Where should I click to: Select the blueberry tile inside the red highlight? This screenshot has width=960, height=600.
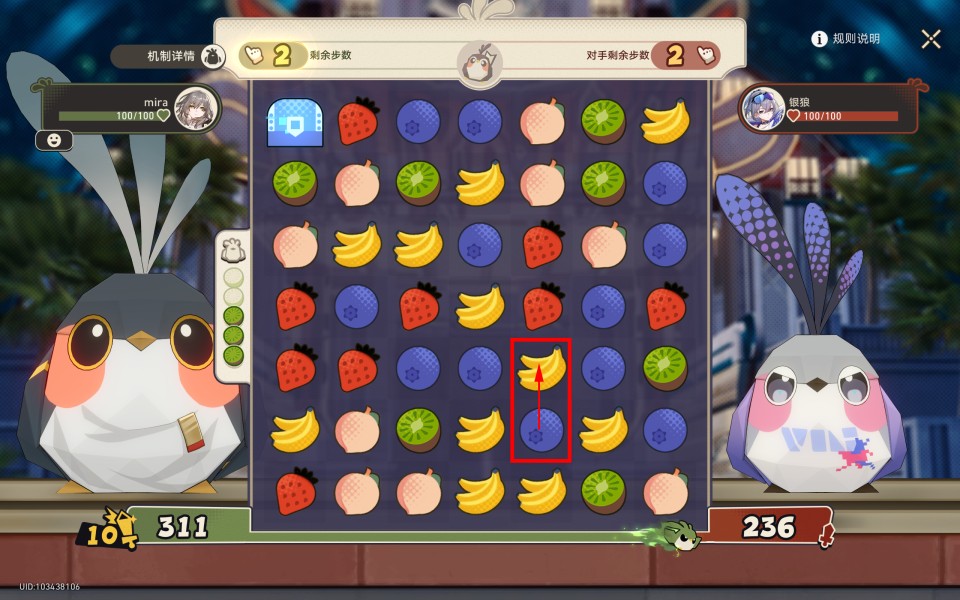pos(541,432)
